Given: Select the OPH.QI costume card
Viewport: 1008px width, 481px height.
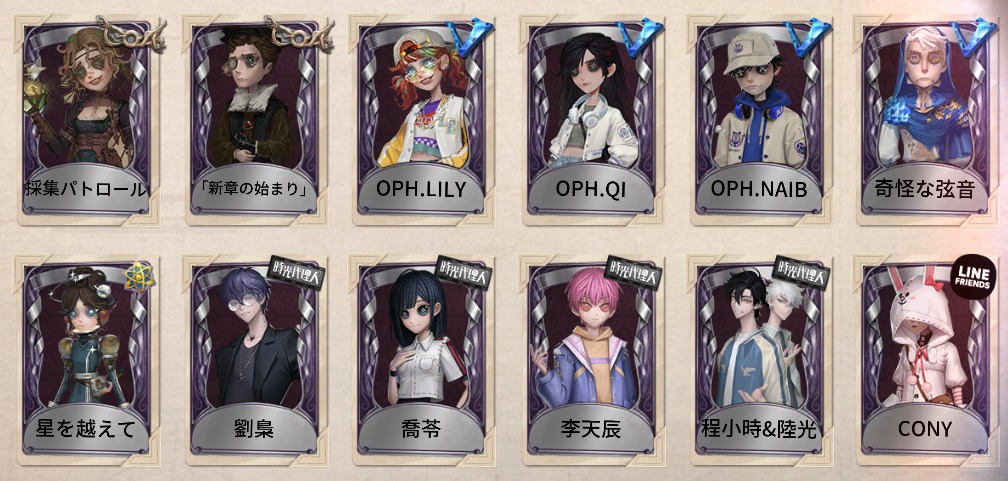Looking at the screenshot, I should (x=590, y=120).
